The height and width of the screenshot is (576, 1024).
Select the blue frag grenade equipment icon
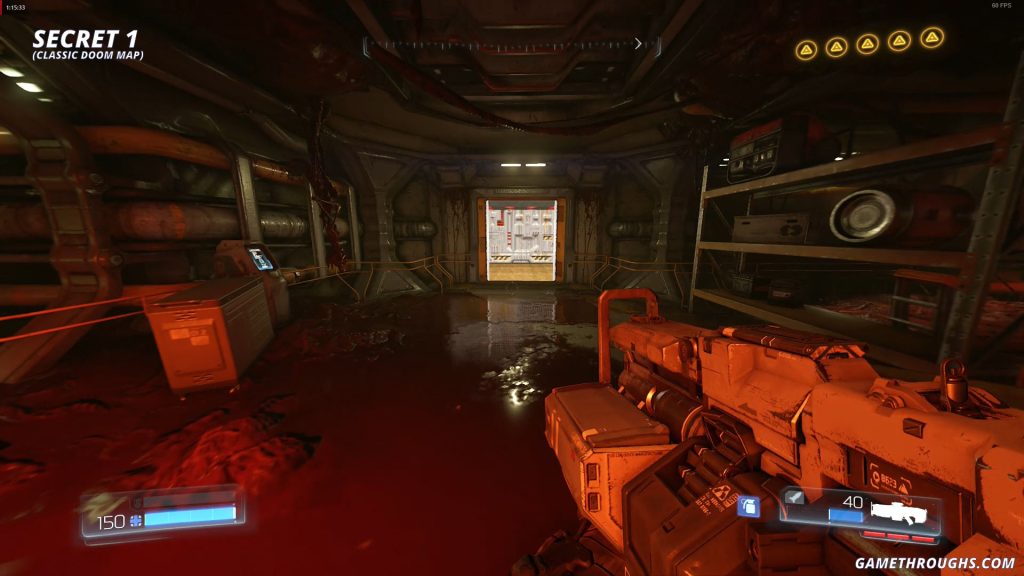tap(749, 506)
